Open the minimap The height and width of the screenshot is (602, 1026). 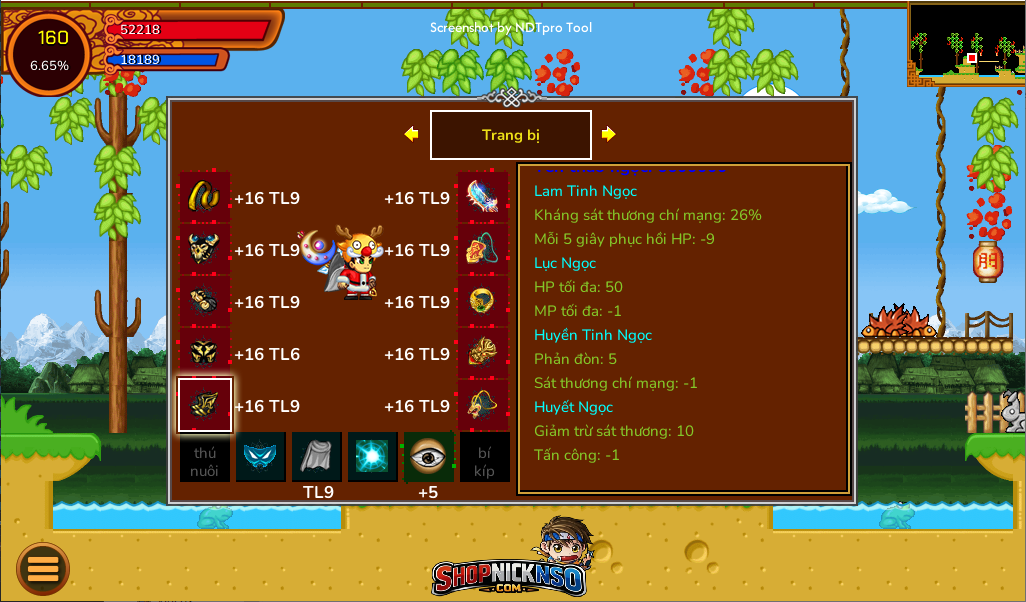coord(966,44)
